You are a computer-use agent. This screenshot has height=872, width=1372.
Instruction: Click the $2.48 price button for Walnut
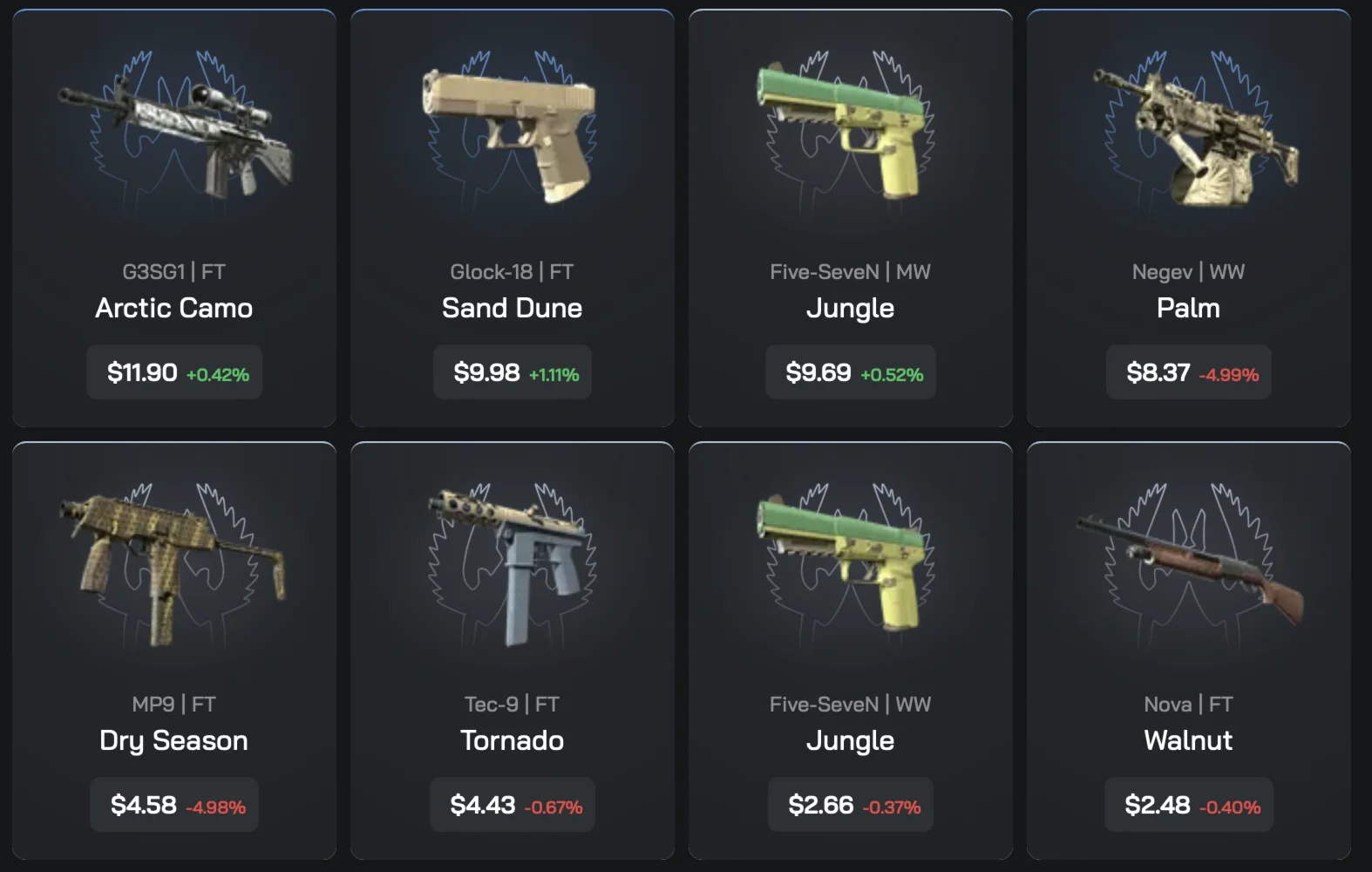click(1187, 805)
